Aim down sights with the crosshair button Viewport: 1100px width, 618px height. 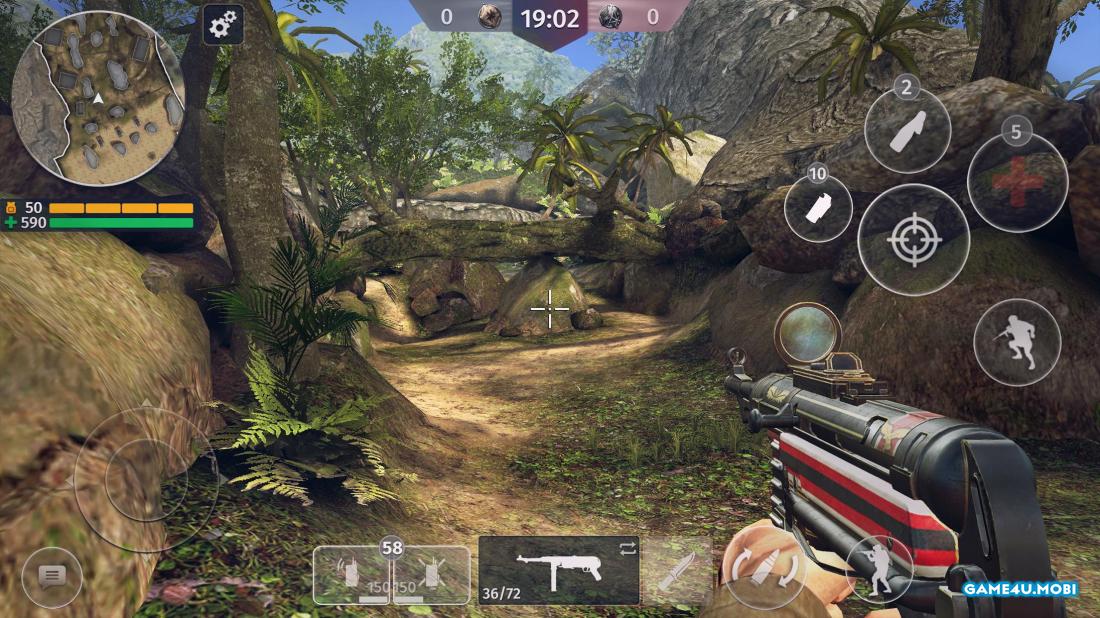913,240
